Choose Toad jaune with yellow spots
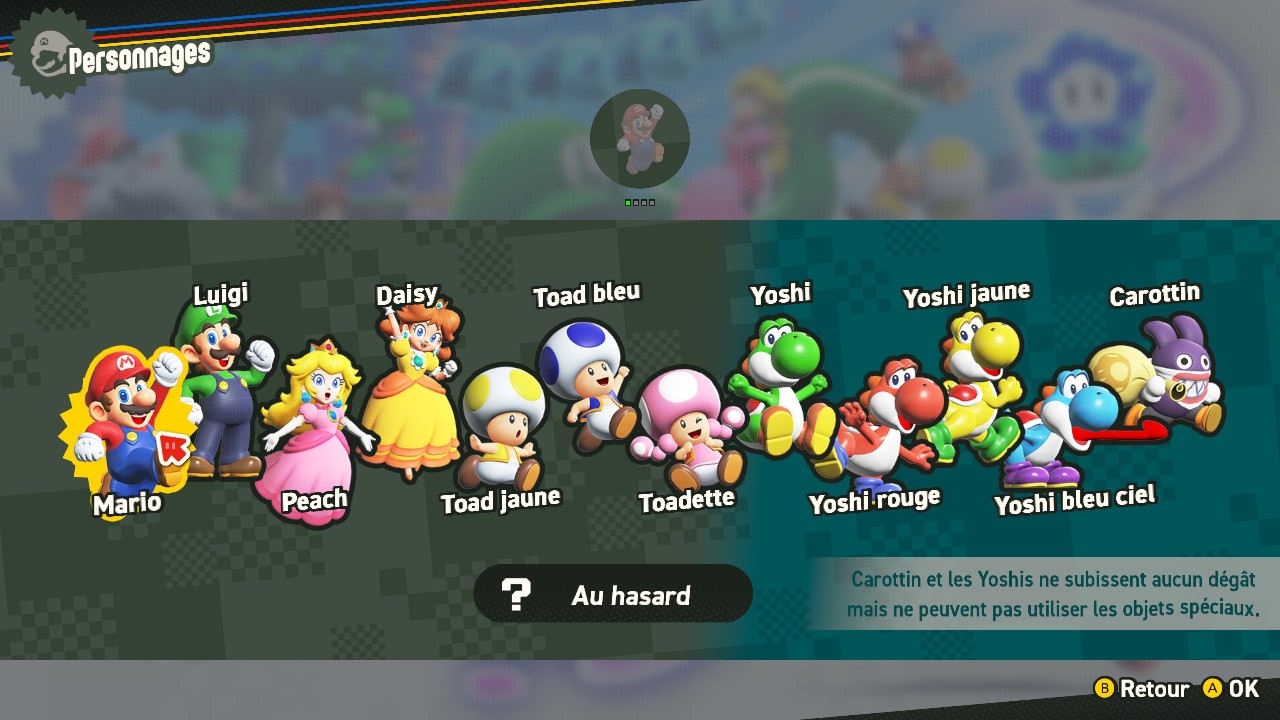 pos(502,425)
